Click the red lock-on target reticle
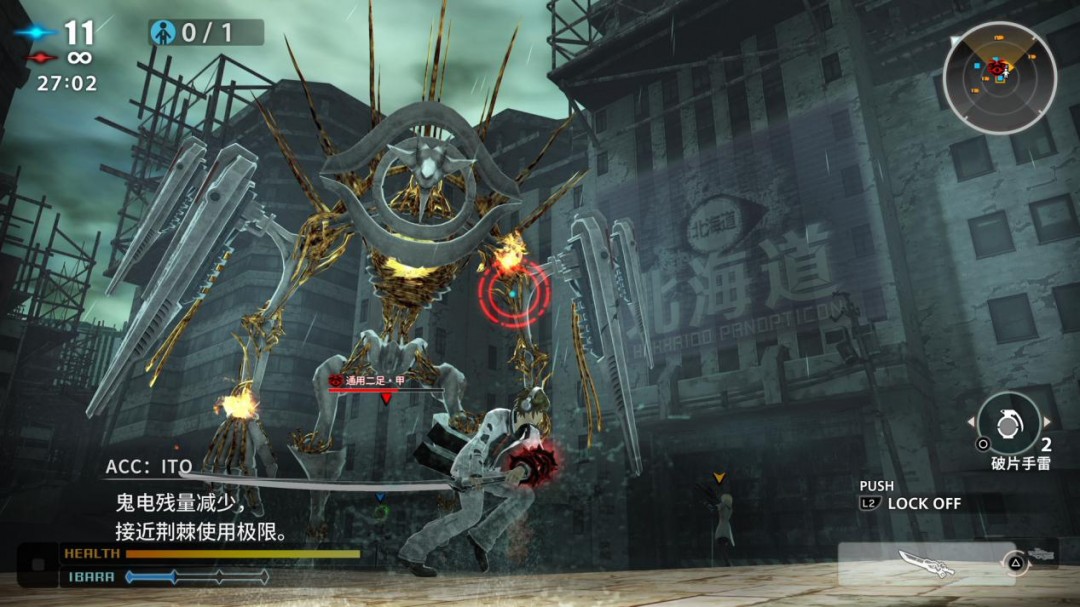The image size is (1080, 607). point(513,294)
